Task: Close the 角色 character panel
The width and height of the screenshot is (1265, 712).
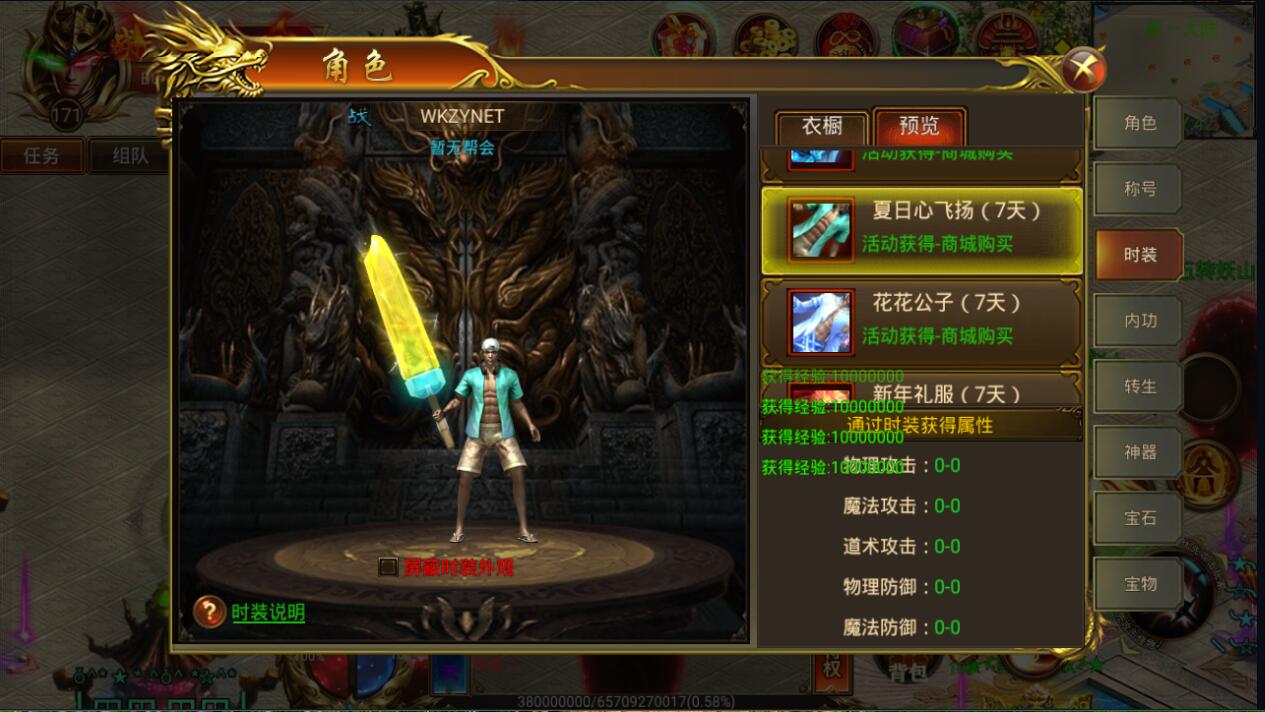Action: 1083,70
